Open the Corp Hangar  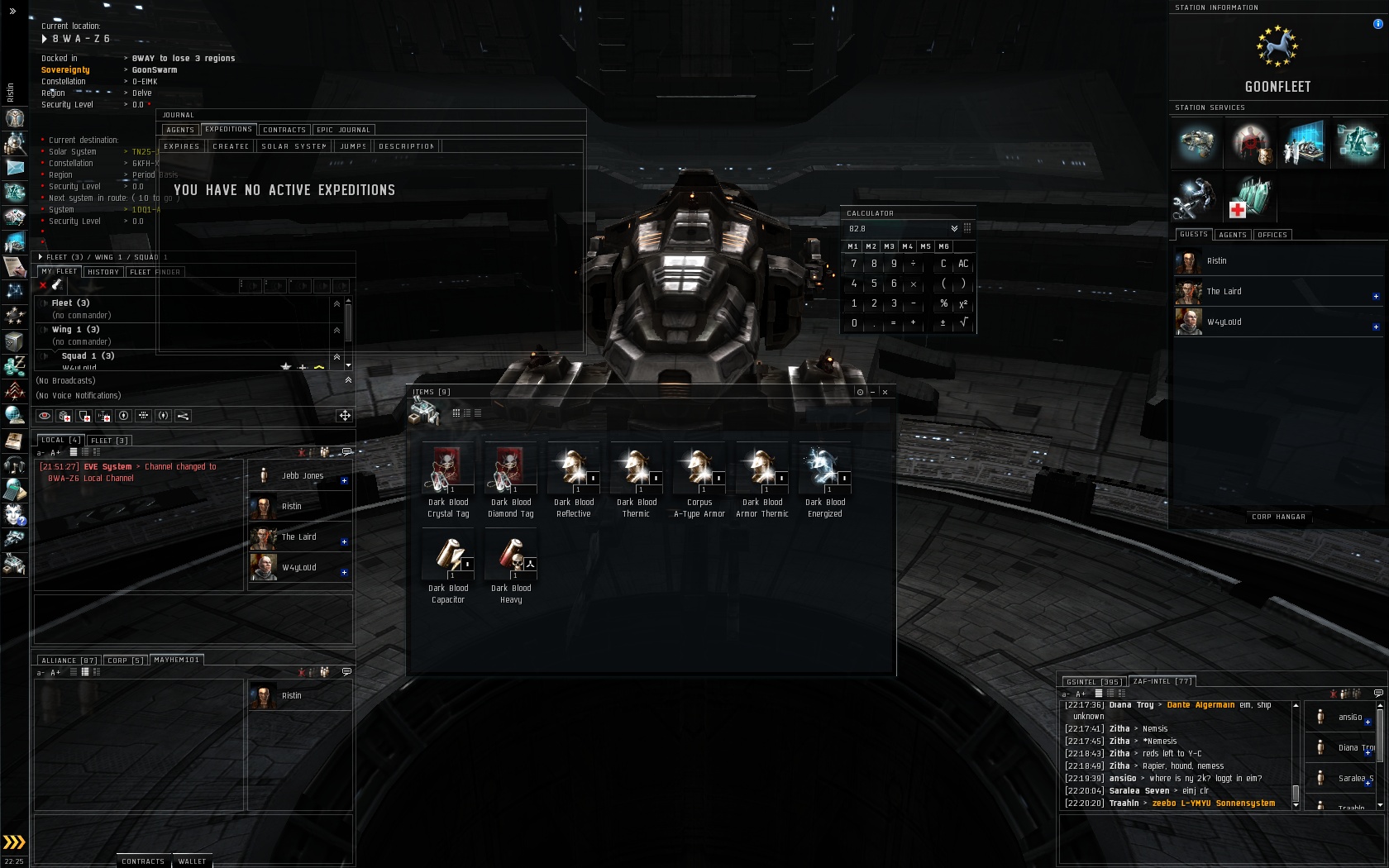(1278, 517)
